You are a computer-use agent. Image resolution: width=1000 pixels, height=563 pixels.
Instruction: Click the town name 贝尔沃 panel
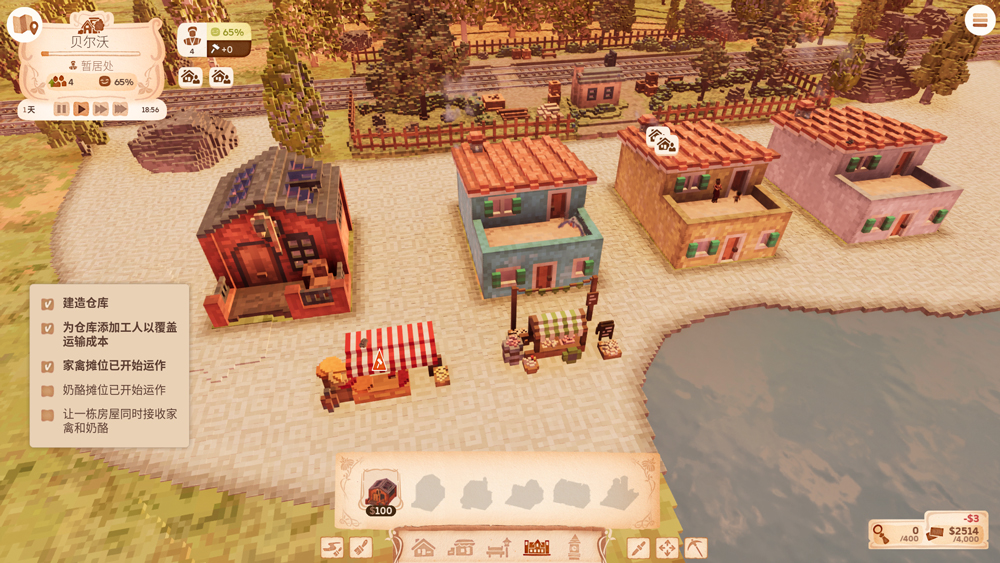[91, 42]
